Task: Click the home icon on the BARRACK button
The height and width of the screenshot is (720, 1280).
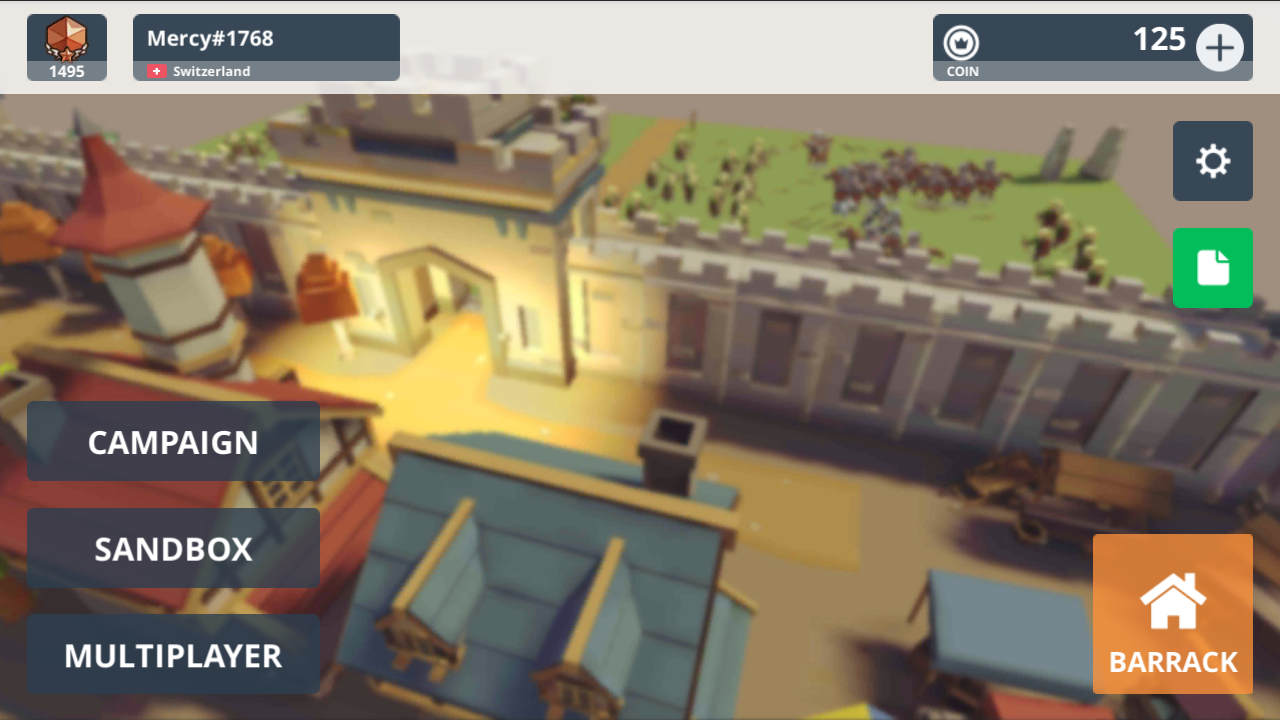Action: 1172,600
